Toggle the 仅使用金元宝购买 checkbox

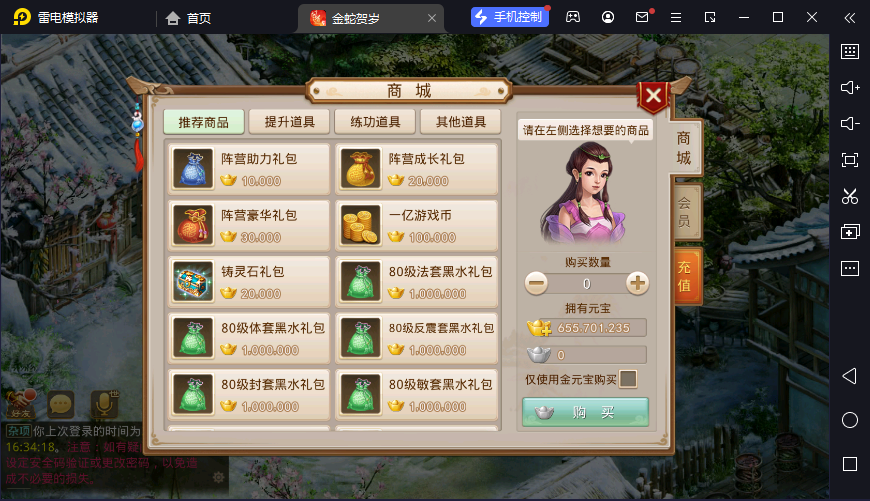[628, 379]
